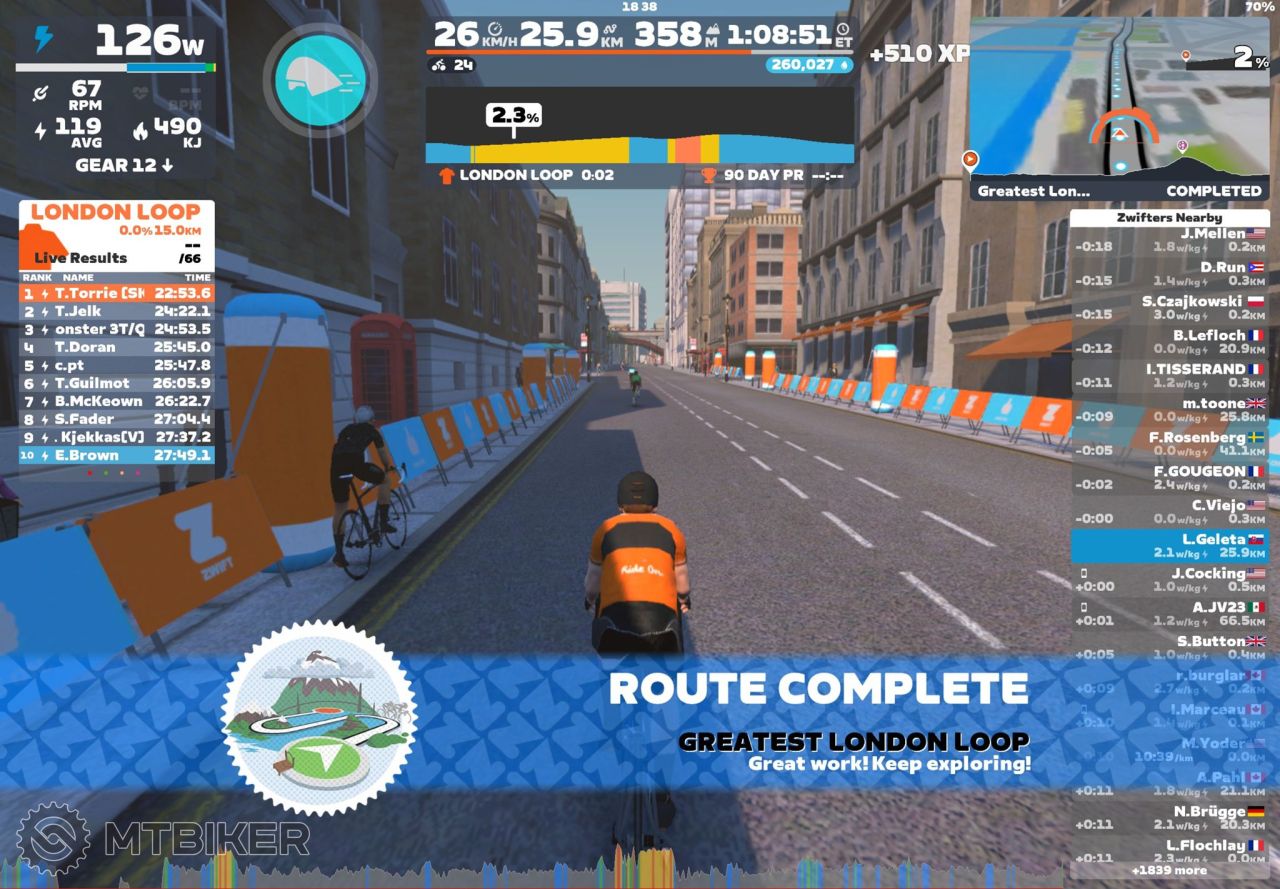Choose the highlighted L.Geleta row
This screenshot has width=1280, height=889.
pyautogui.click(x=1168, y=546)
